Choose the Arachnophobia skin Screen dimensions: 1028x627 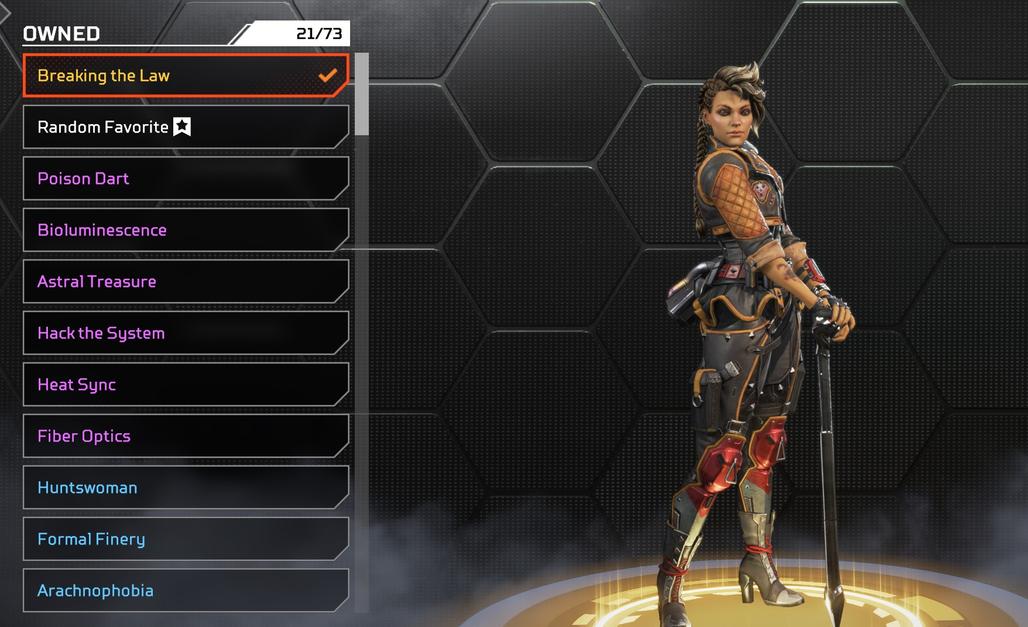point(185,591)
